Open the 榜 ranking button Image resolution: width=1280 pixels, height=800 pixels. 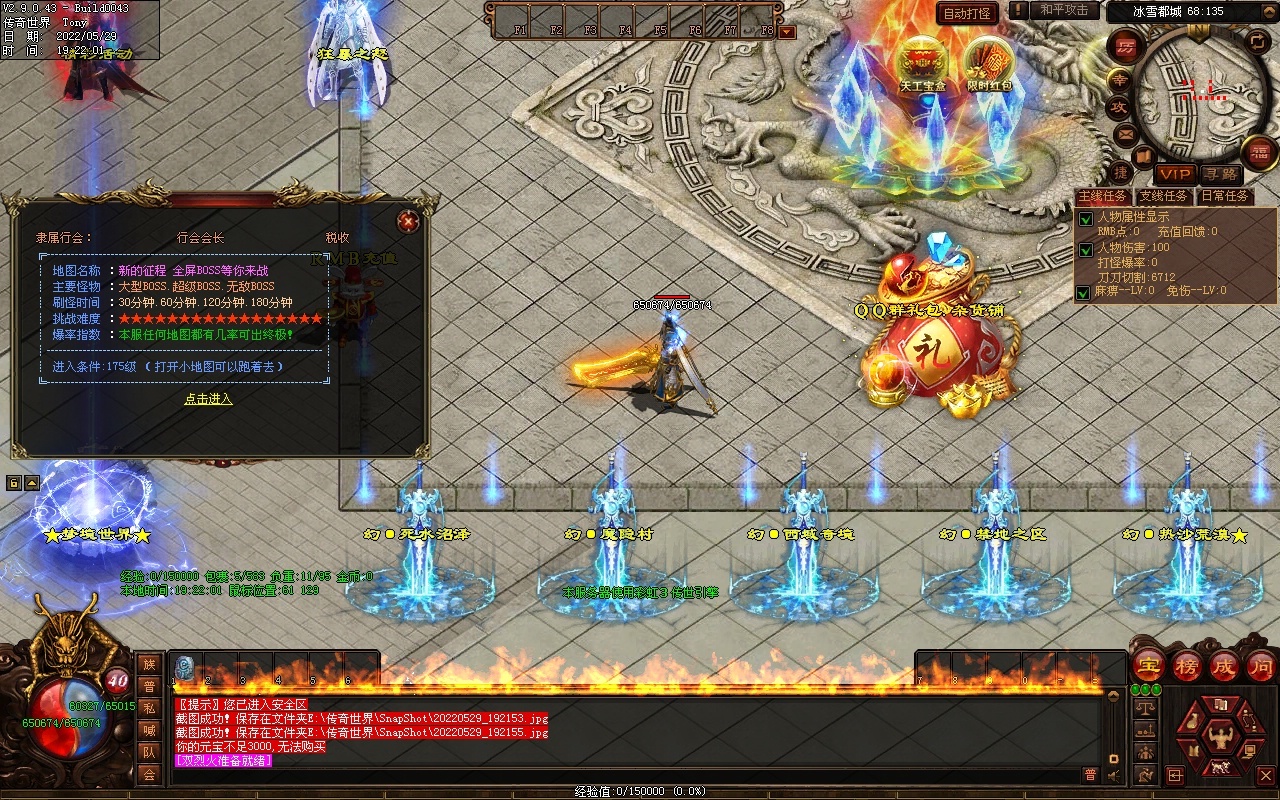tap(1187, 665)
